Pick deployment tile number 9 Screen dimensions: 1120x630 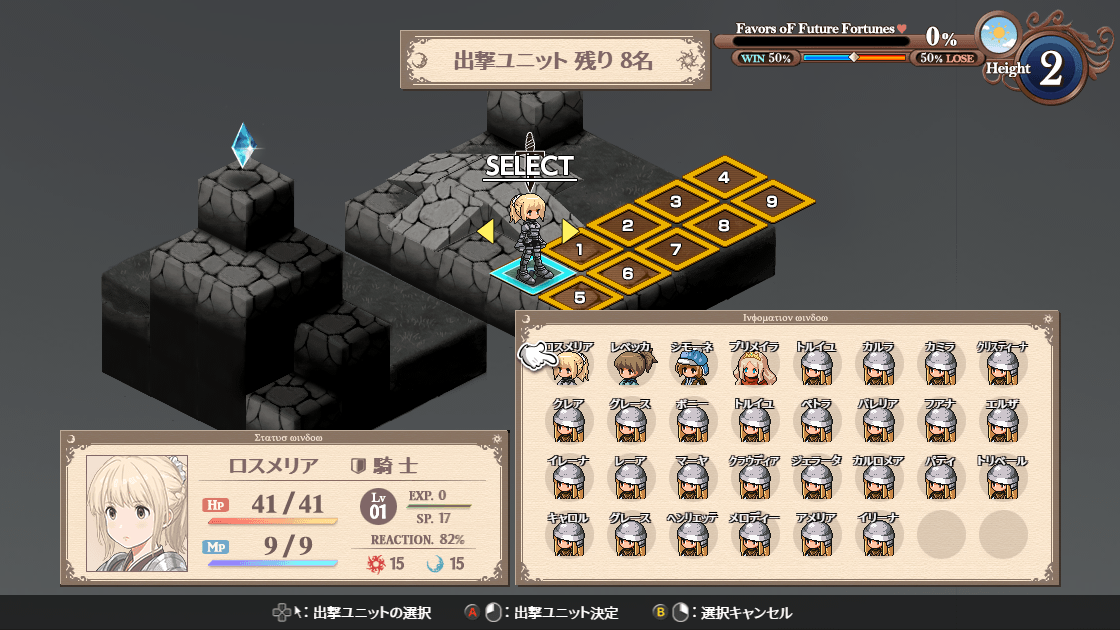tap(772, 202)
